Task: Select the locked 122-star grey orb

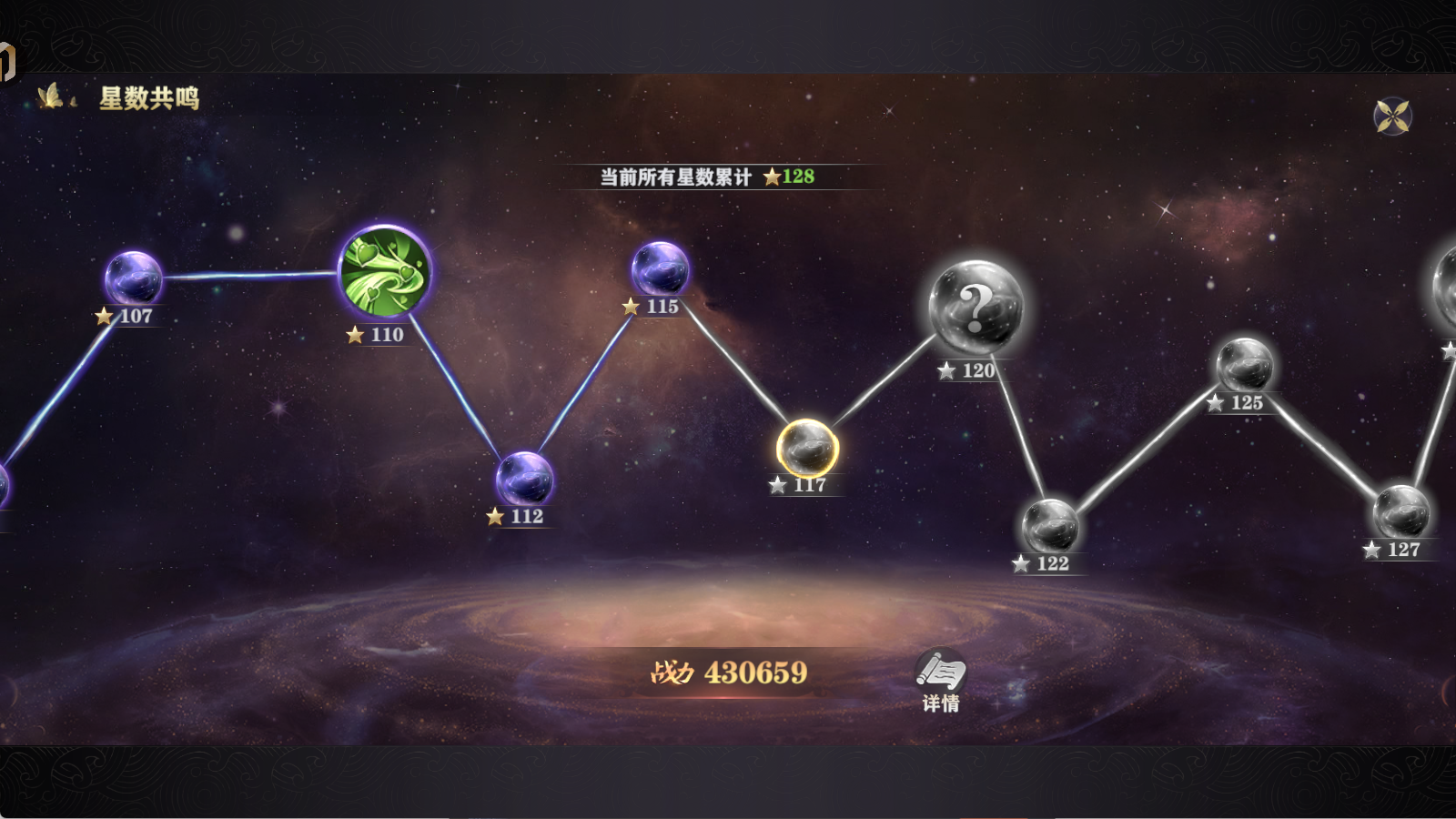Action: [x=1050, y=525]
